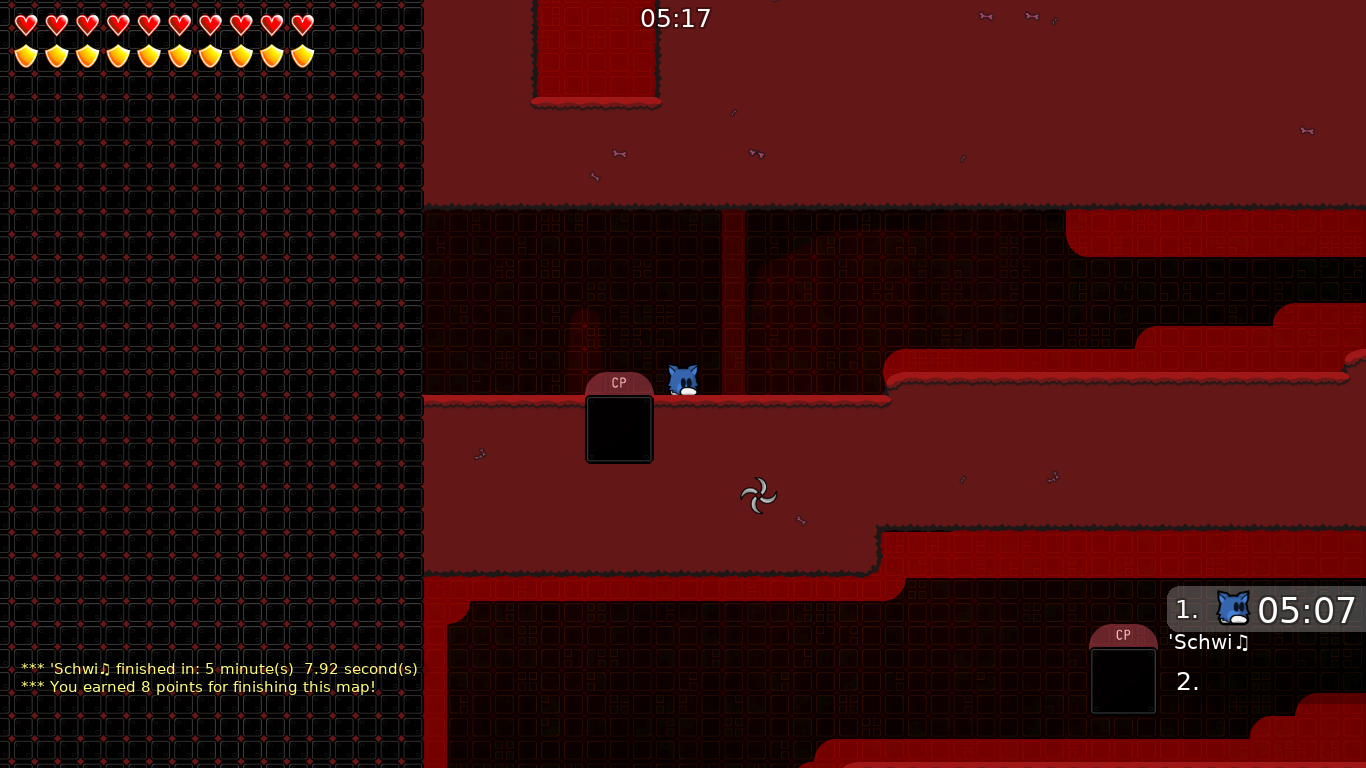Select the blue tee avatar in the leaderboard
The width and height of the screenshot is (1366, 768).
coord(1232,607)
